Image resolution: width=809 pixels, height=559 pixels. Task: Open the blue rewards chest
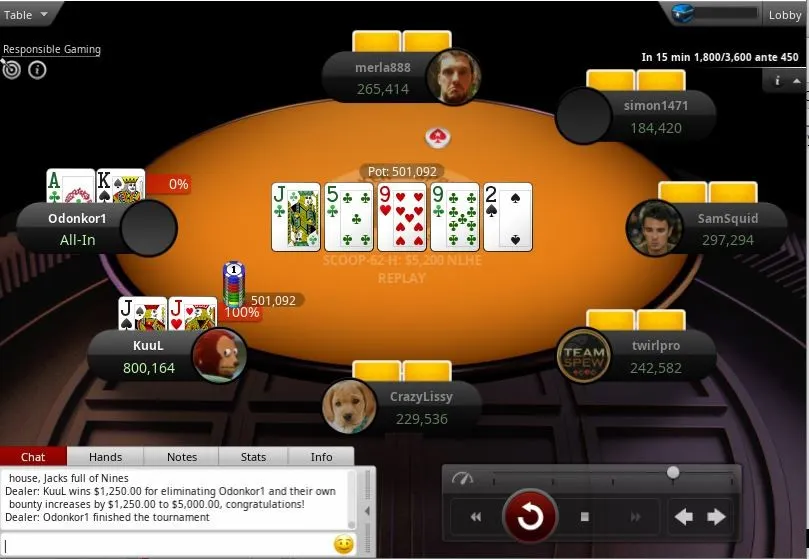pyautogui.click(x=684, y=14)
